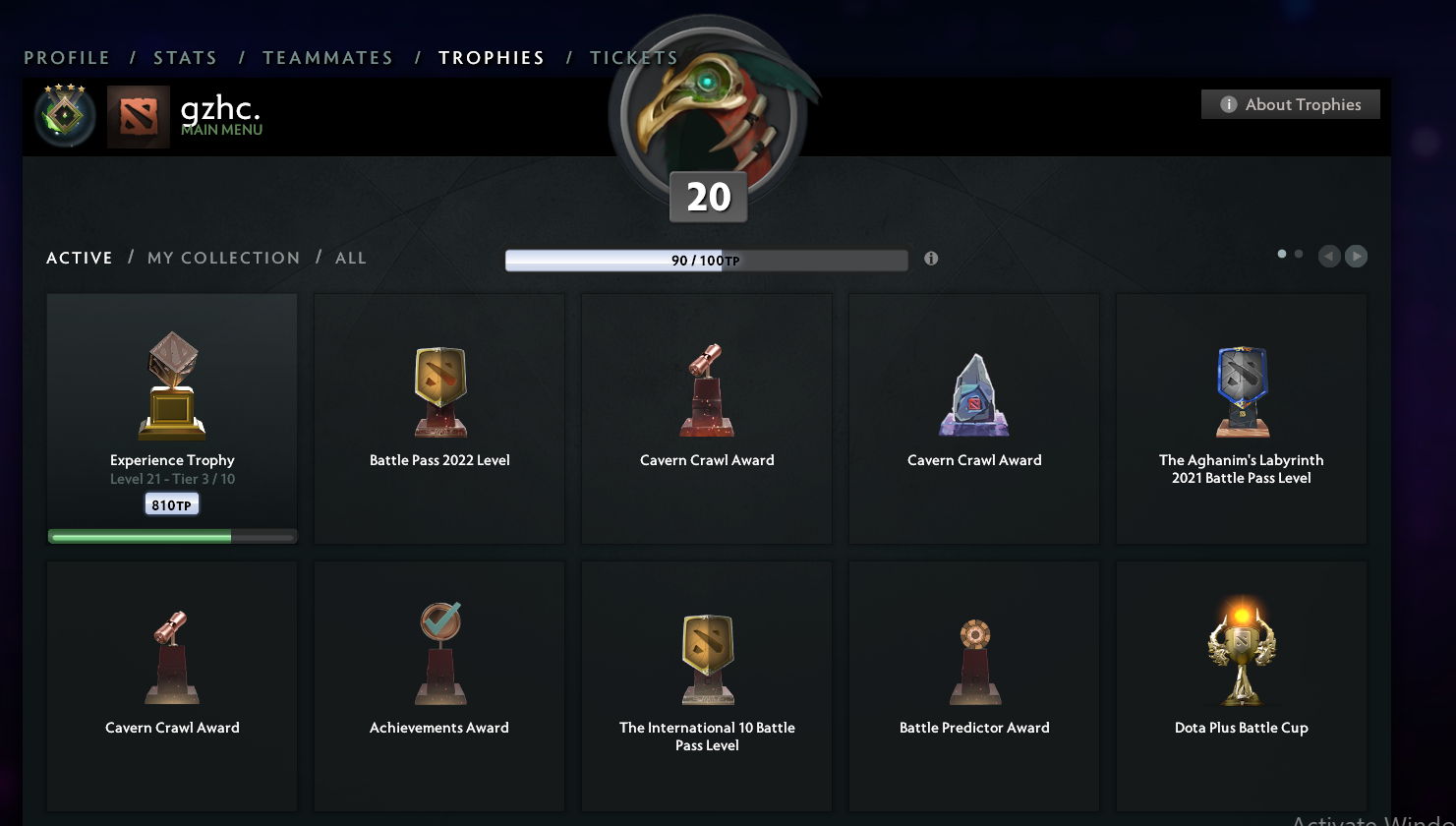Viewport: 1456px width, 826px height.
Task: Click the About Trophies button
Action: pos(1290,104)
